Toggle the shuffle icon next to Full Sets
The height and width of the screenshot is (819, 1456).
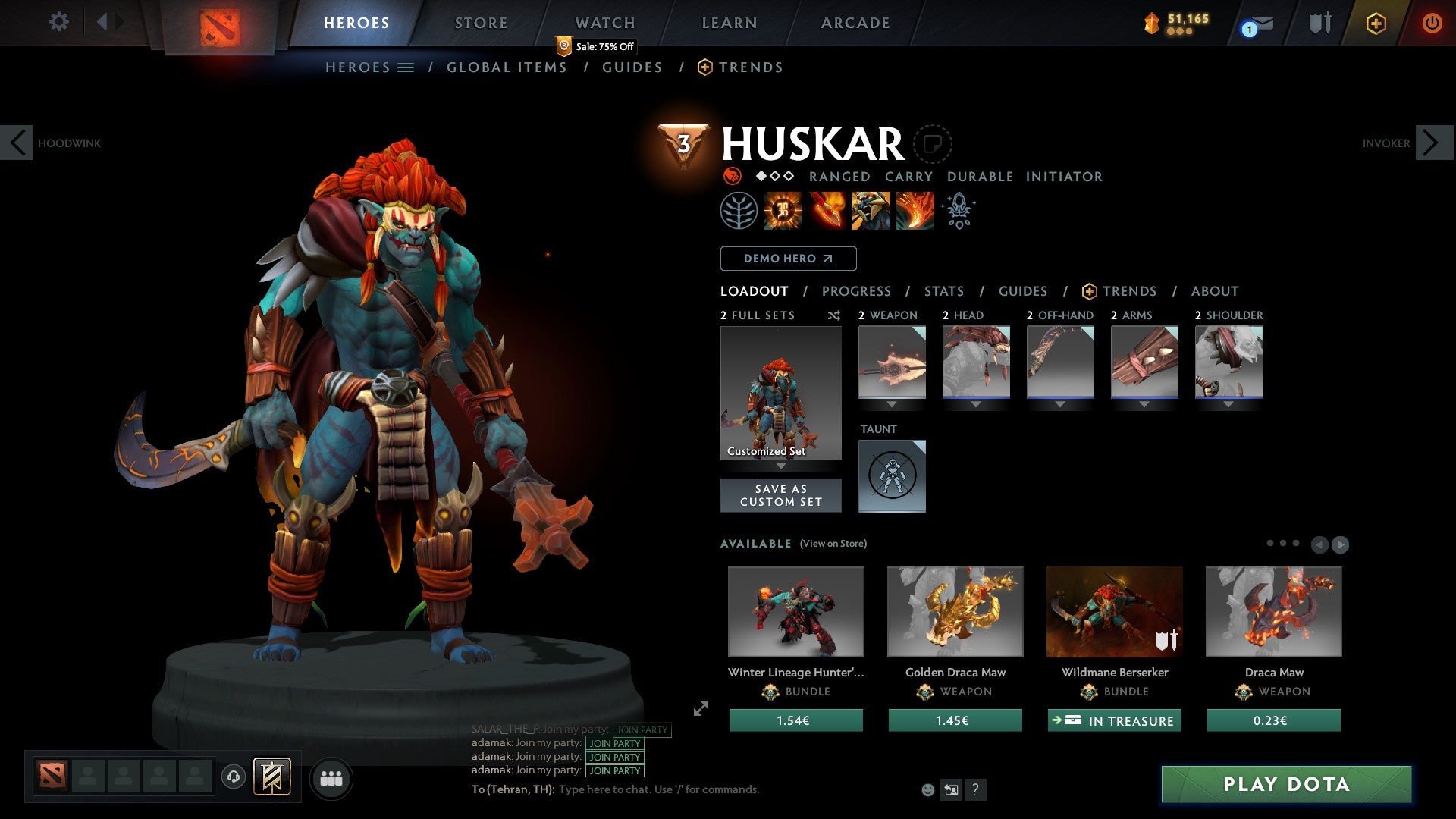(x=834, y=315)
